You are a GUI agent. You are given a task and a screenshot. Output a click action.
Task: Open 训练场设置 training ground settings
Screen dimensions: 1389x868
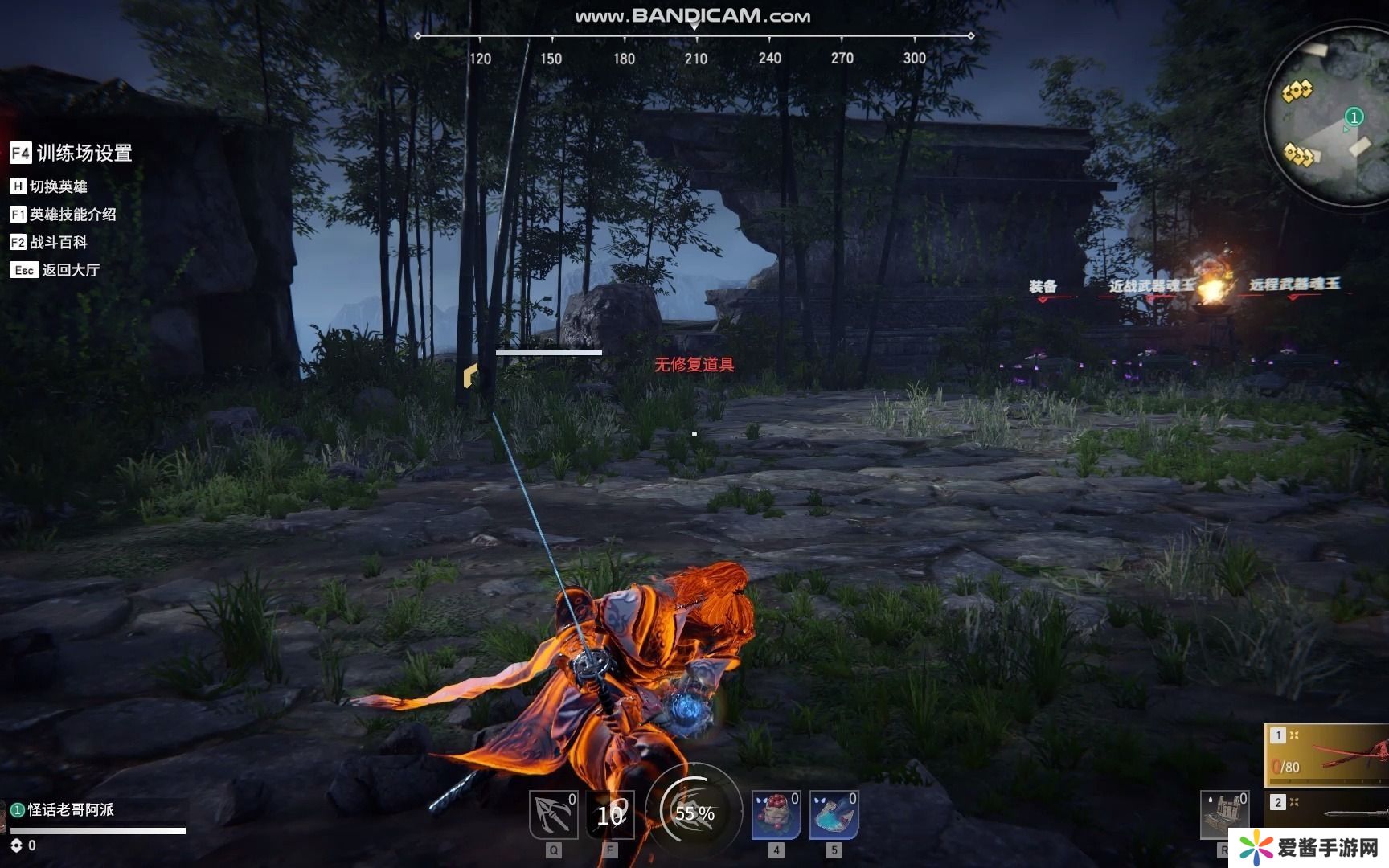click(x=71, y=153)
